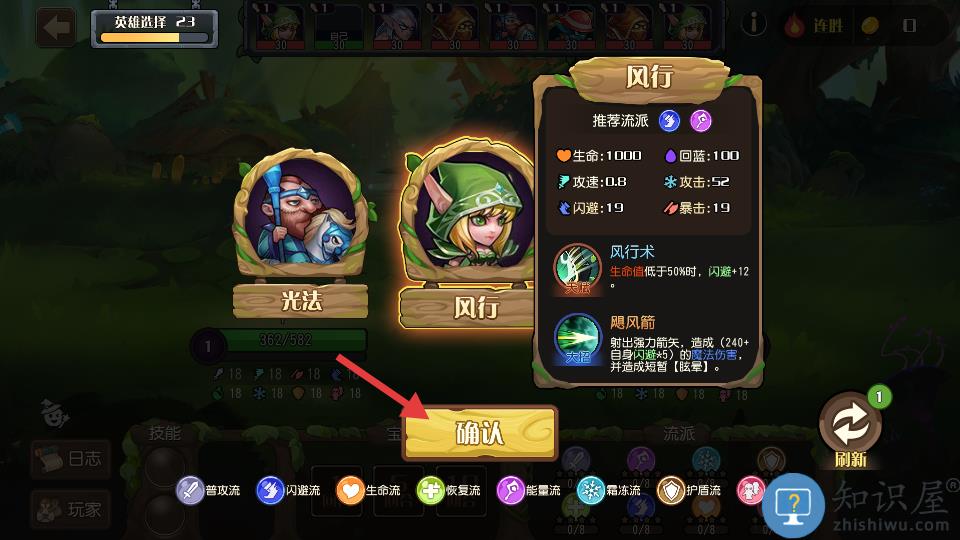This screenshot has height=540, width=960.
Task: Choose the 恢复流 green cross icon
Action: click(430, 491)
